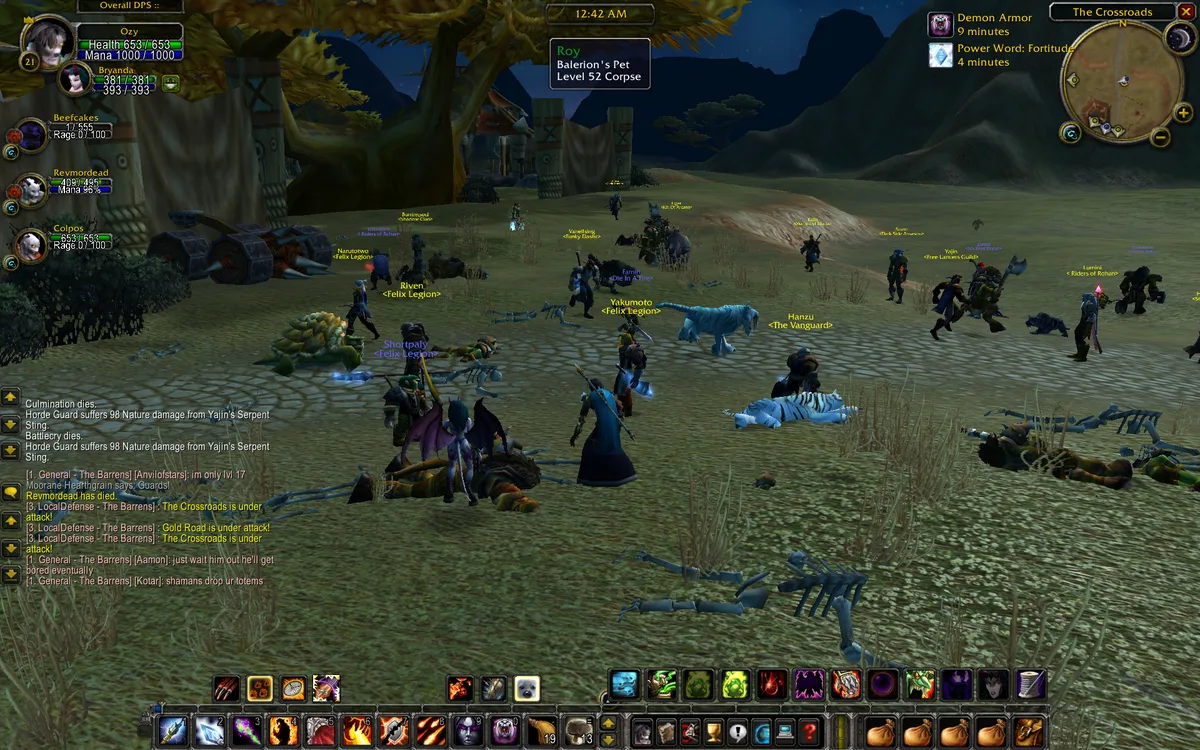Open the main backpack with the buckle
Viewport: 1200px width, 750px height.
[x=1026, y=731]
